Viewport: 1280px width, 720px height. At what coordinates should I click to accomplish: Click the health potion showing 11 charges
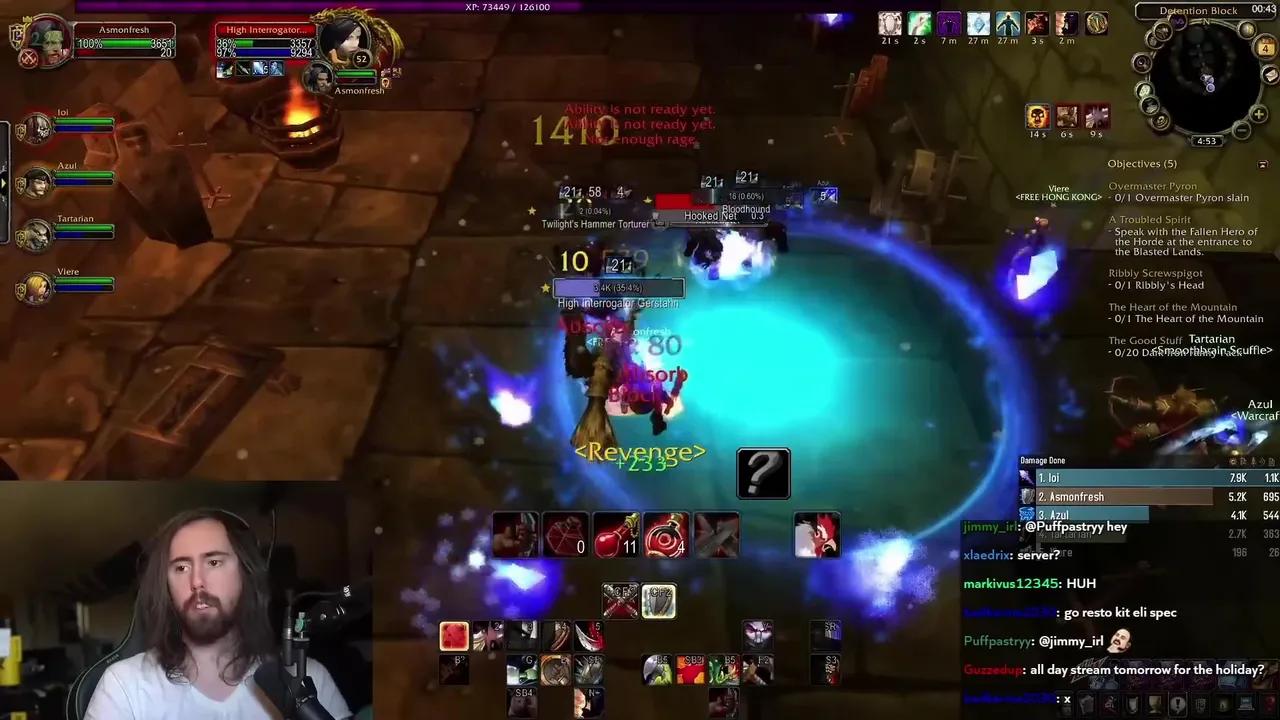pyautogui.click(x=615, y=533)
